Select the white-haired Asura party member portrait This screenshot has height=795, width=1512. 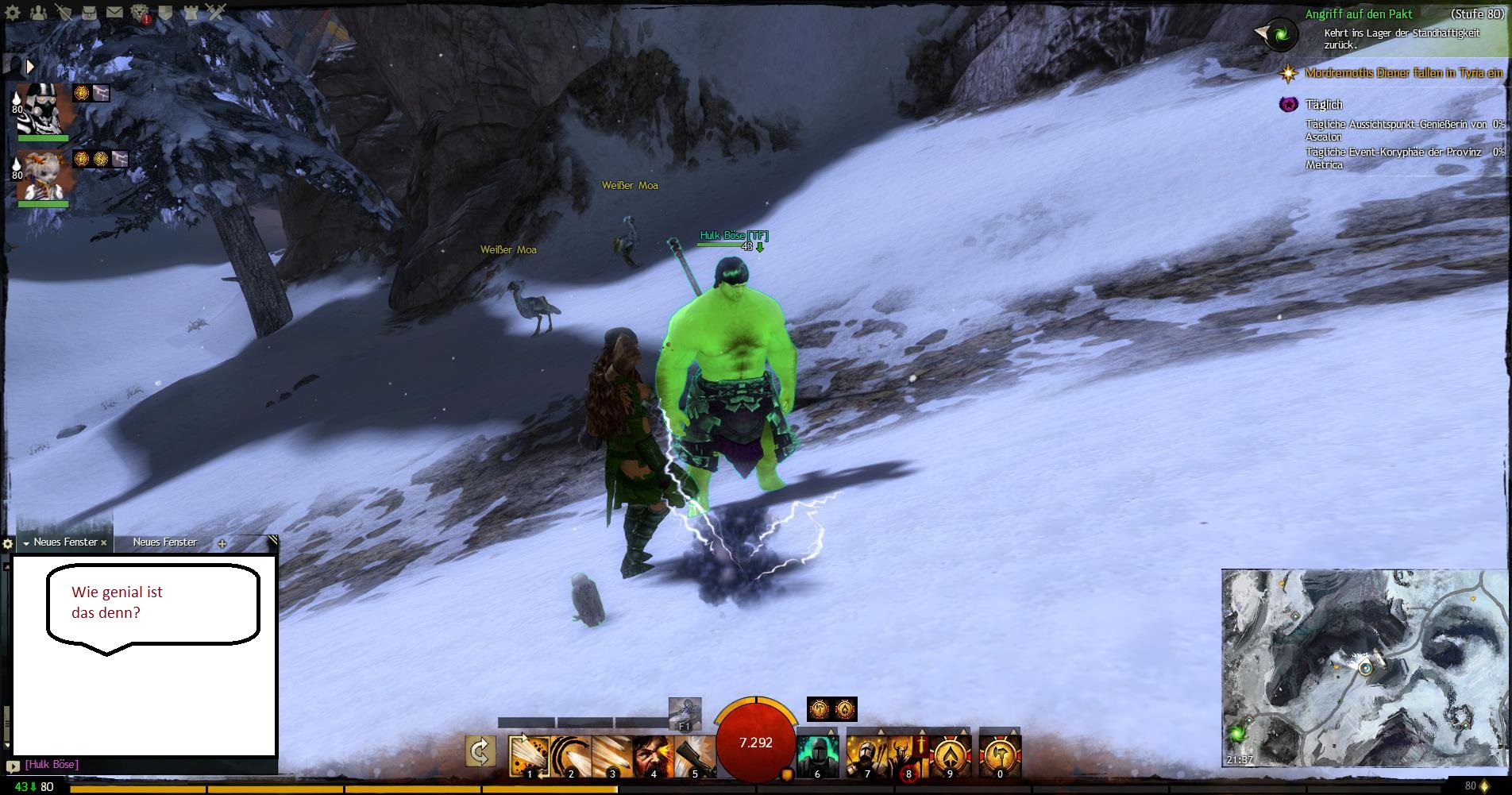click(x=44, y=176)
